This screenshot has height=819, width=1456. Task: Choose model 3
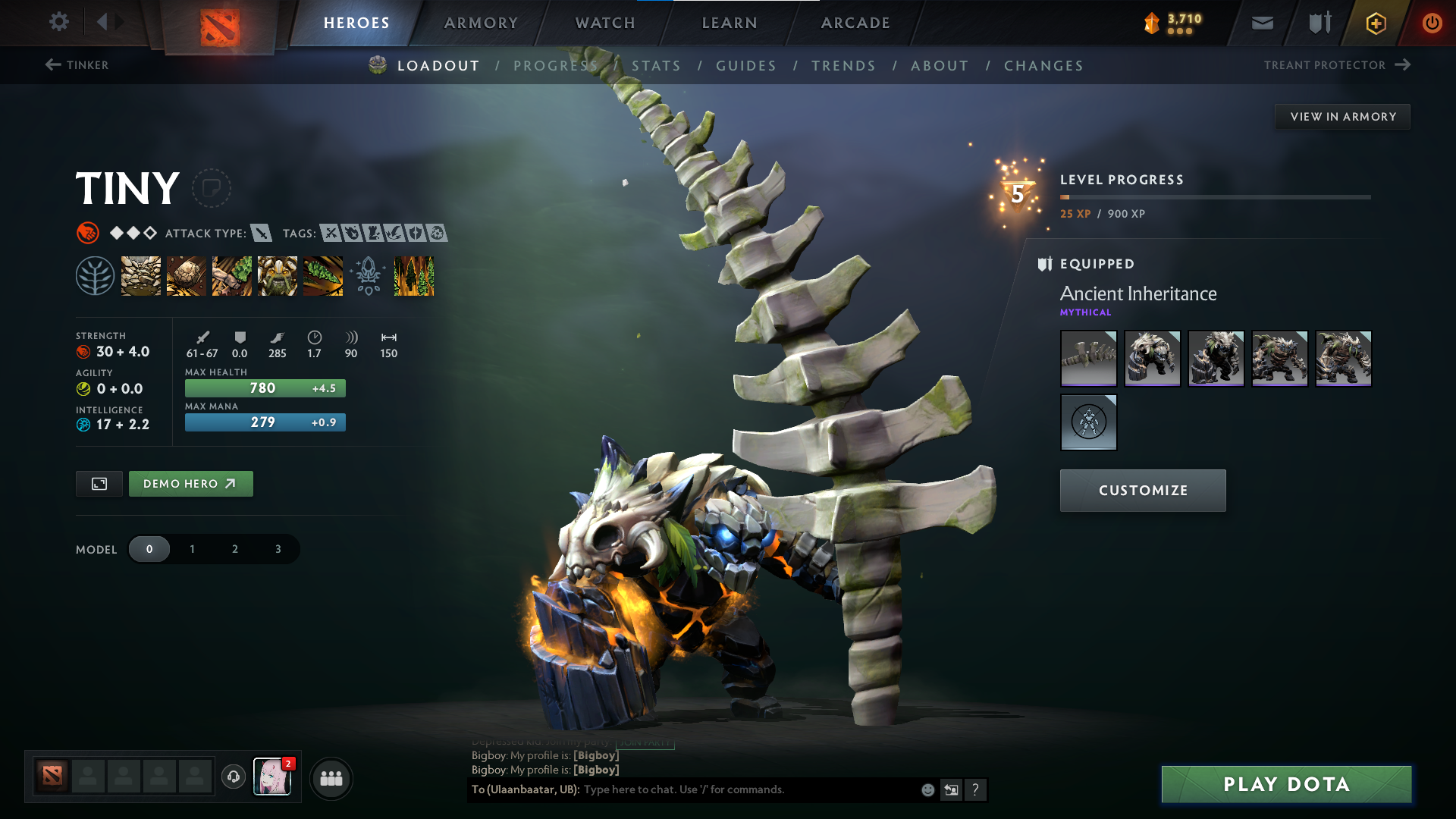277,548
